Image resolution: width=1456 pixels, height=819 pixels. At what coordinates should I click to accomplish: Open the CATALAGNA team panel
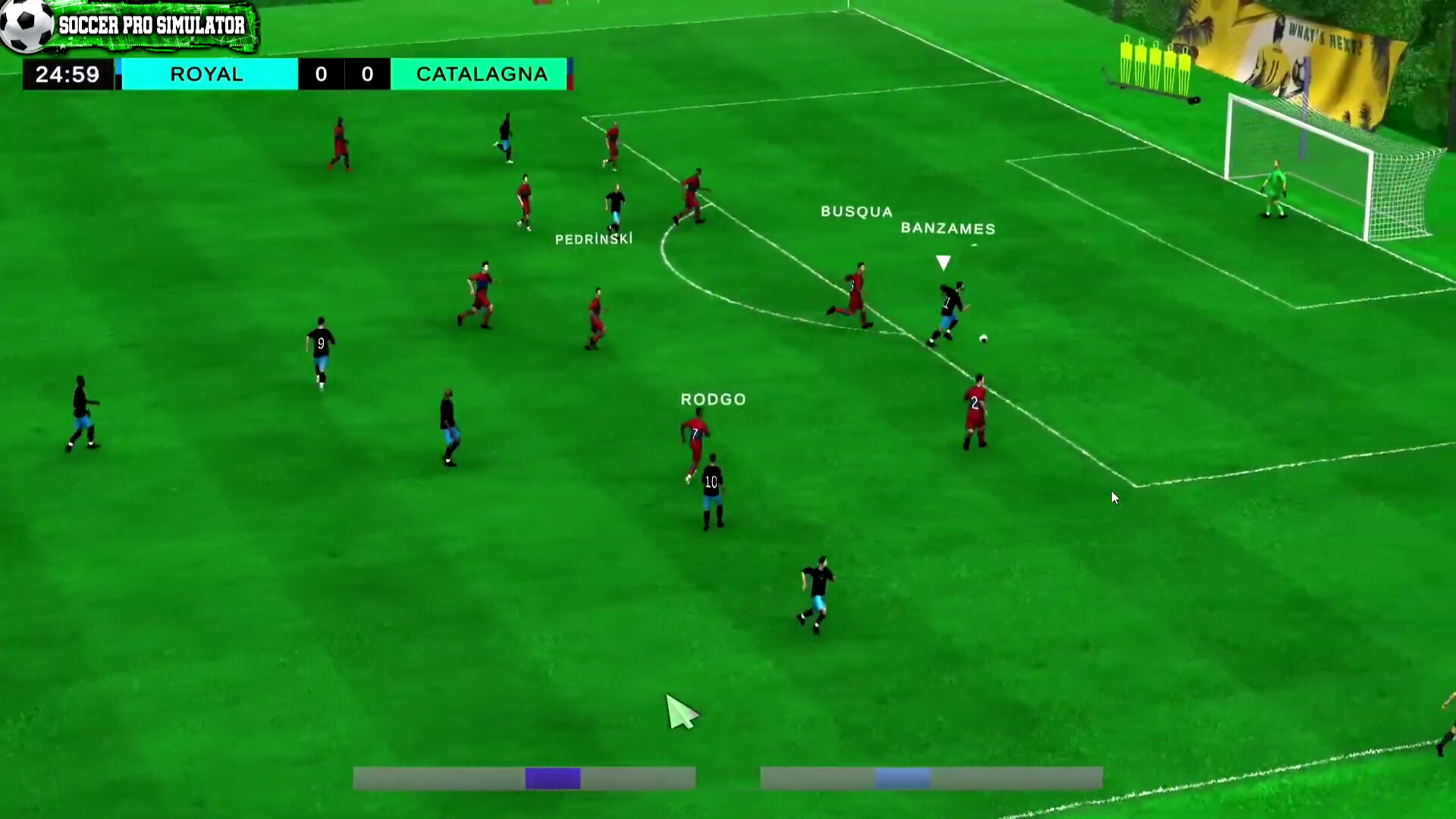(x=481, y=74)
